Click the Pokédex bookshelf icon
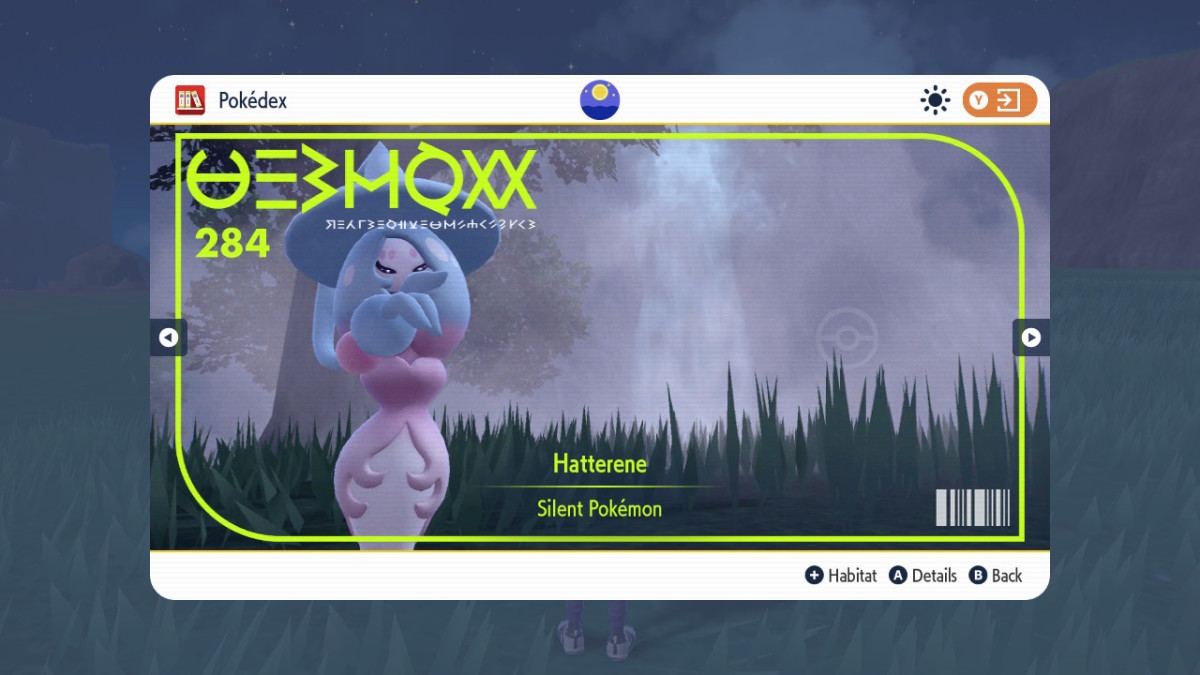The height and width of the screenshot is (675, 1200). 190,100
